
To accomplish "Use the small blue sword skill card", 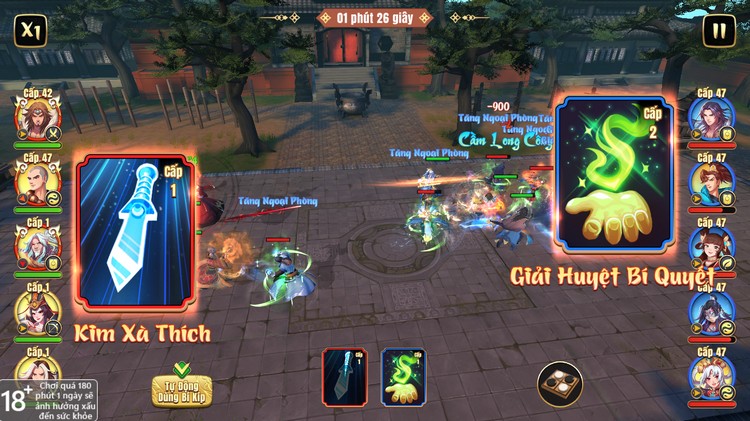I will (344, 376).
